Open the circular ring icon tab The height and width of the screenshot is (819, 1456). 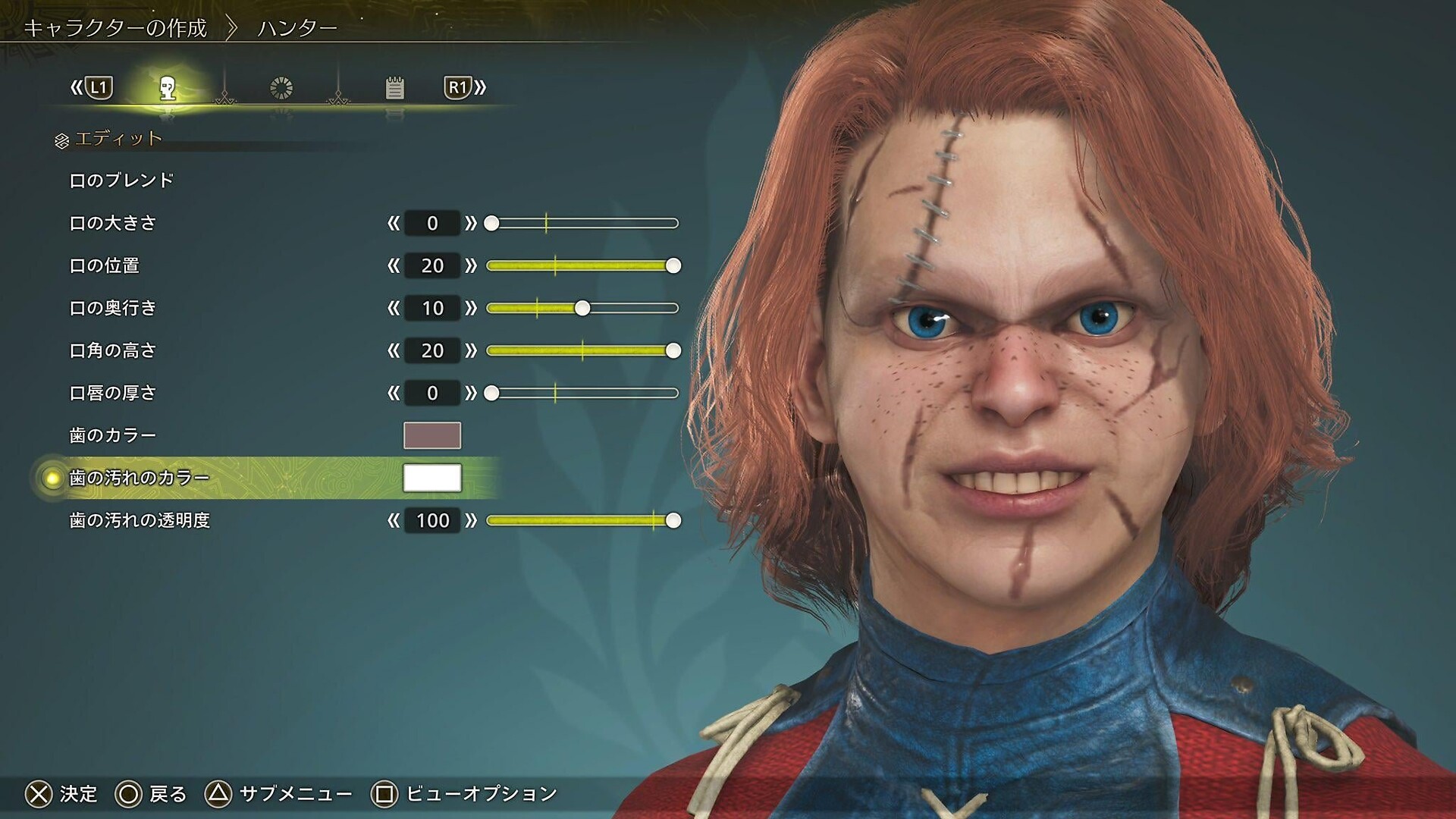pos(281,88)
